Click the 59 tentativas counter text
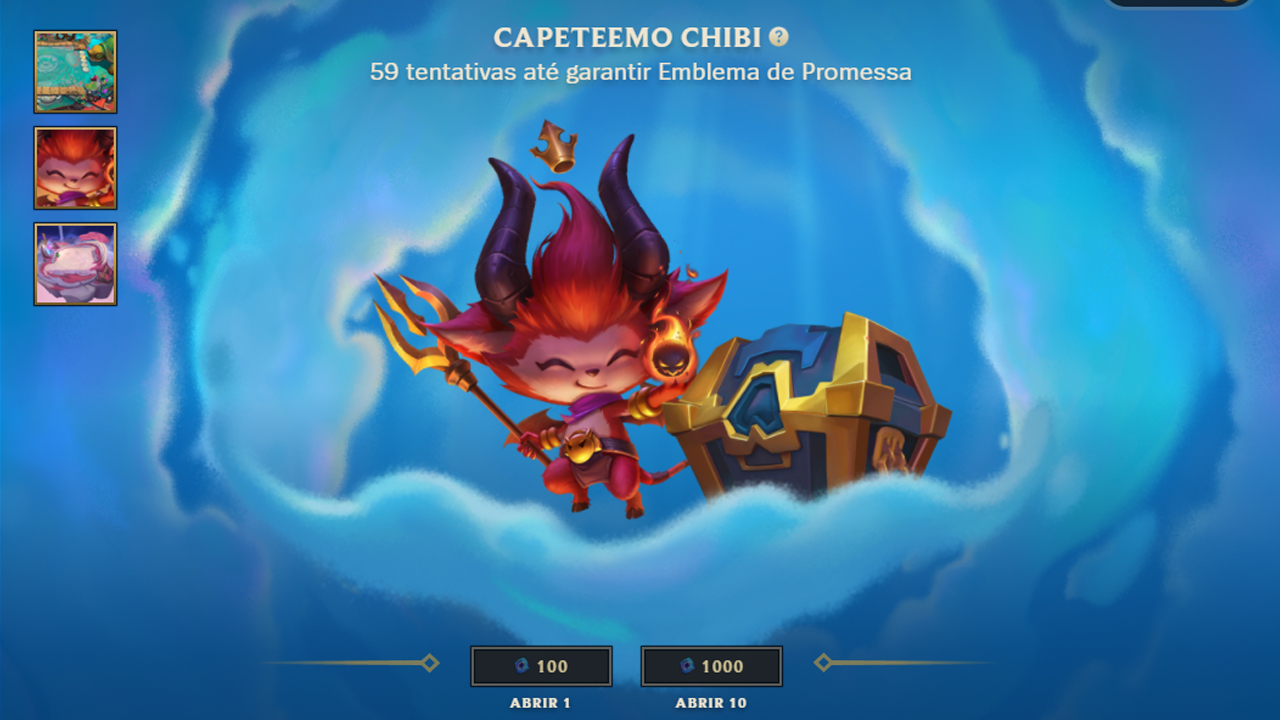 click(640, 72)
